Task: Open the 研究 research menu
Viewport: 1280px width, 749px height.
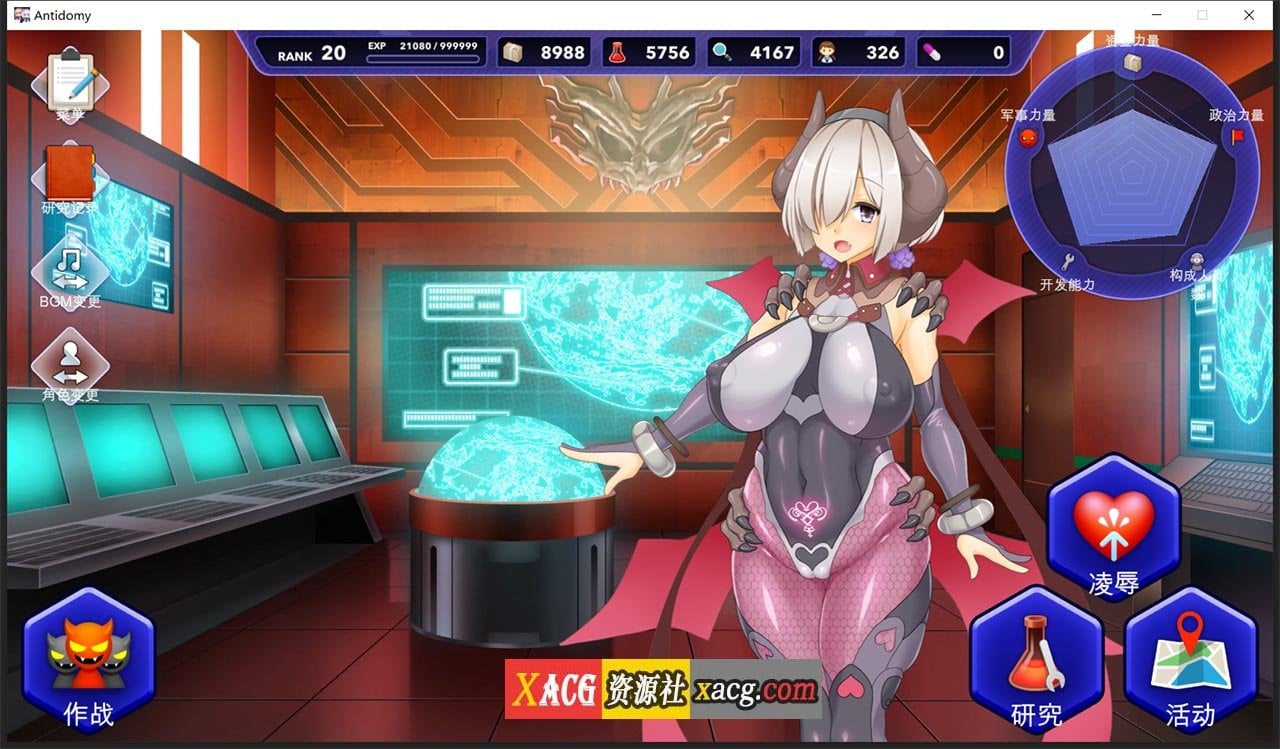Action: [x=1035, y=665]
